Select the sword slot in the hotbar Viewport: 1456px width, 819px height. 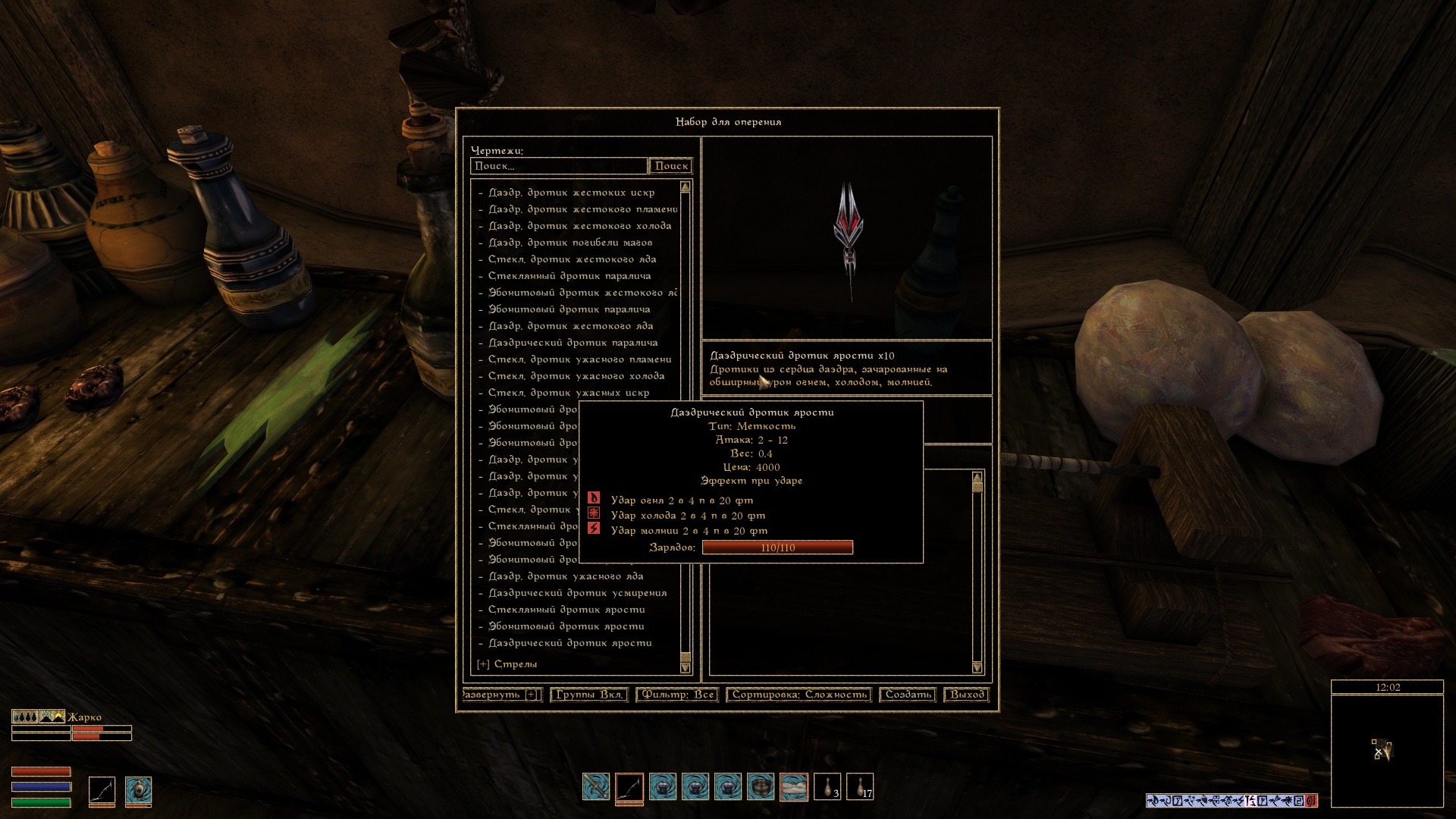coord(596,786)
